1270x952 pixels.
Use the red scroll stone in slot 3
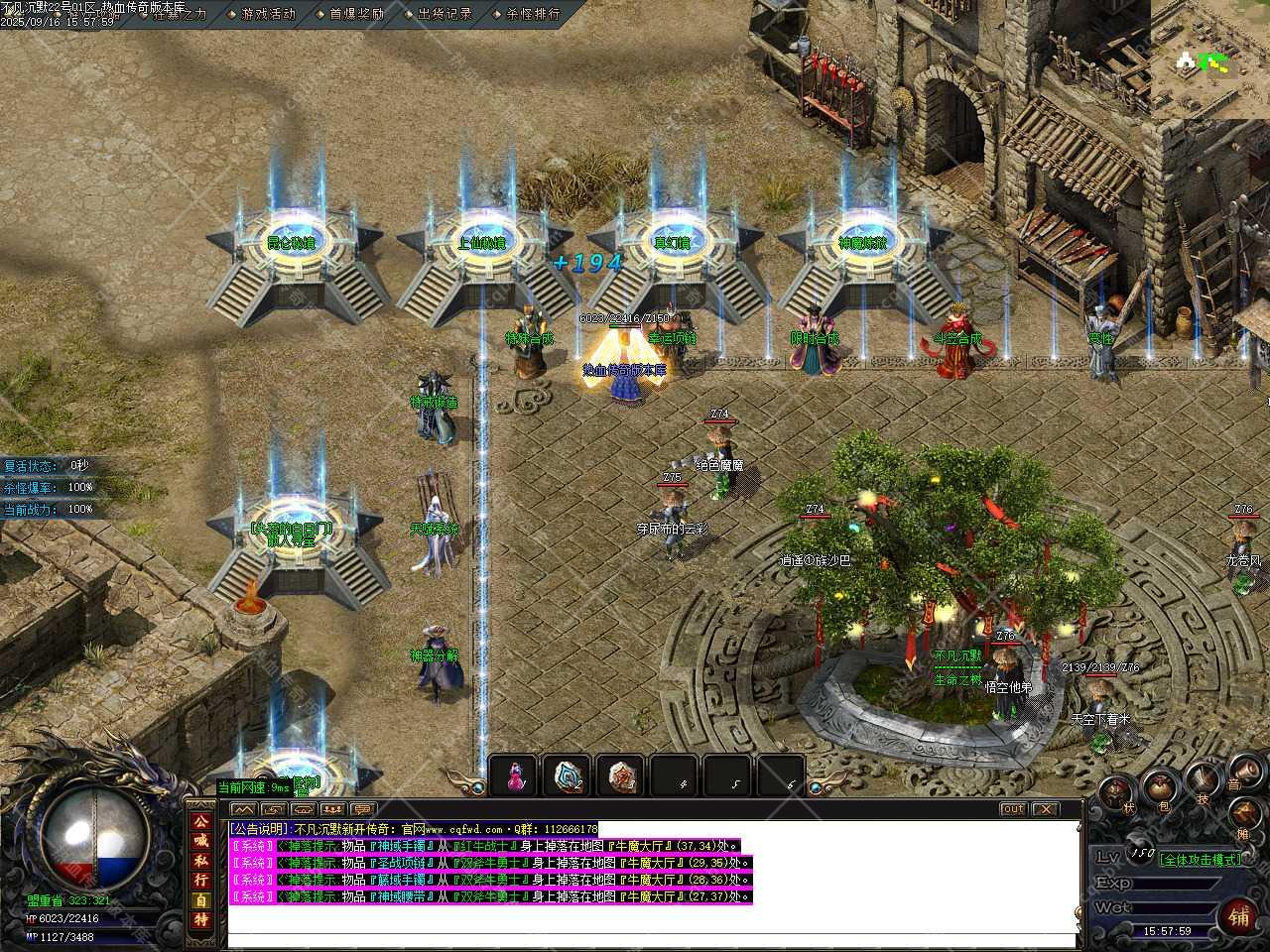point(622,776)
